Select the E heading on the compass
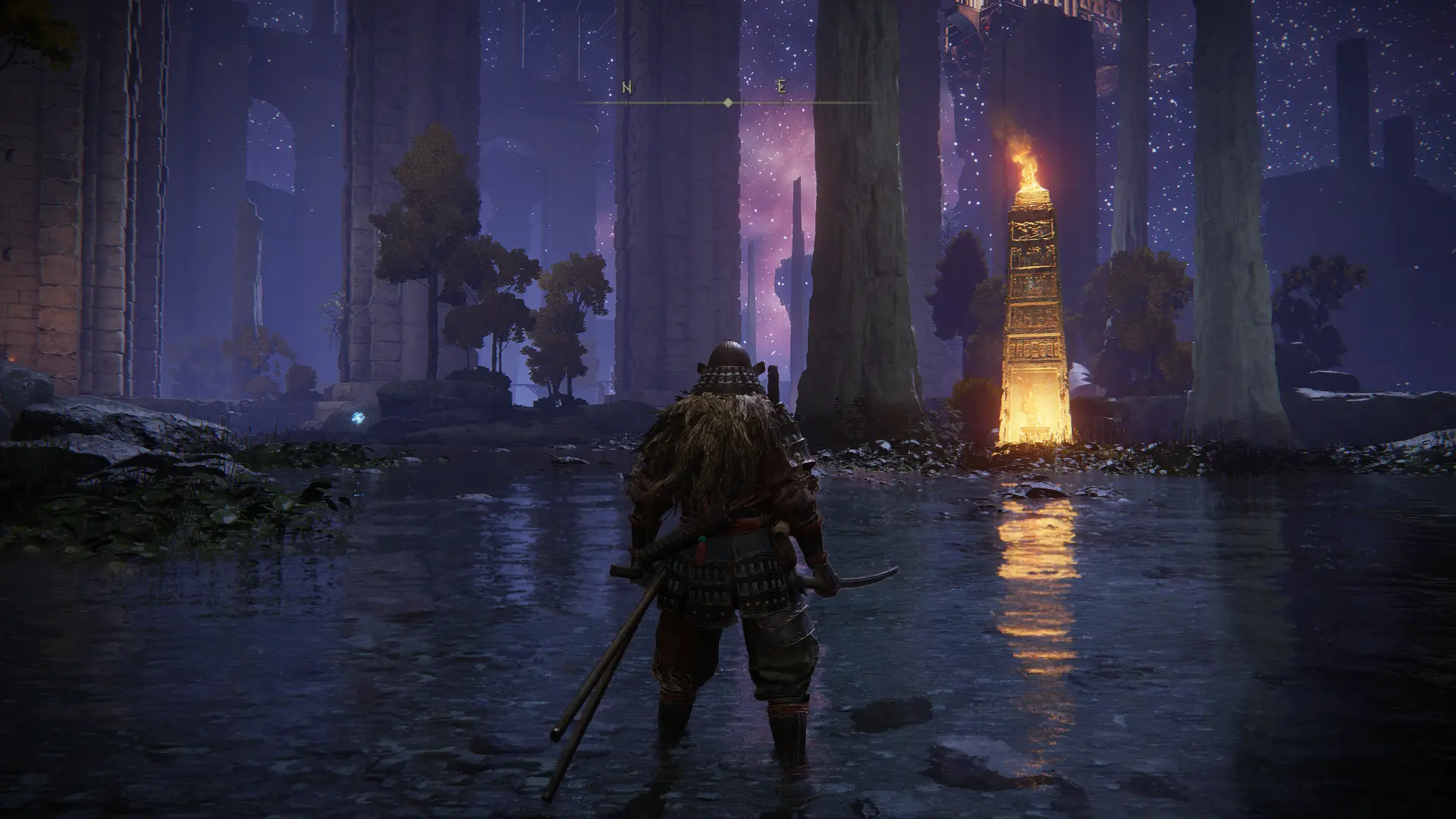The image size is (1456, 819). pos(781,87)
